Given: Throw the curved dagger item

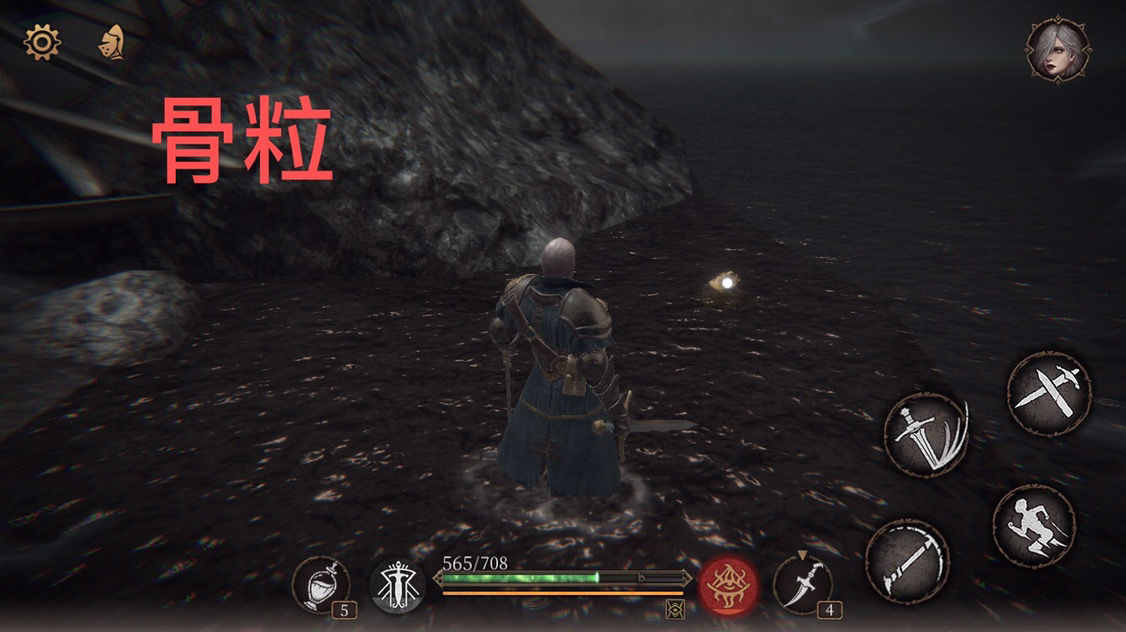Looking at the screenshot, I should click(x=802, y=584).
